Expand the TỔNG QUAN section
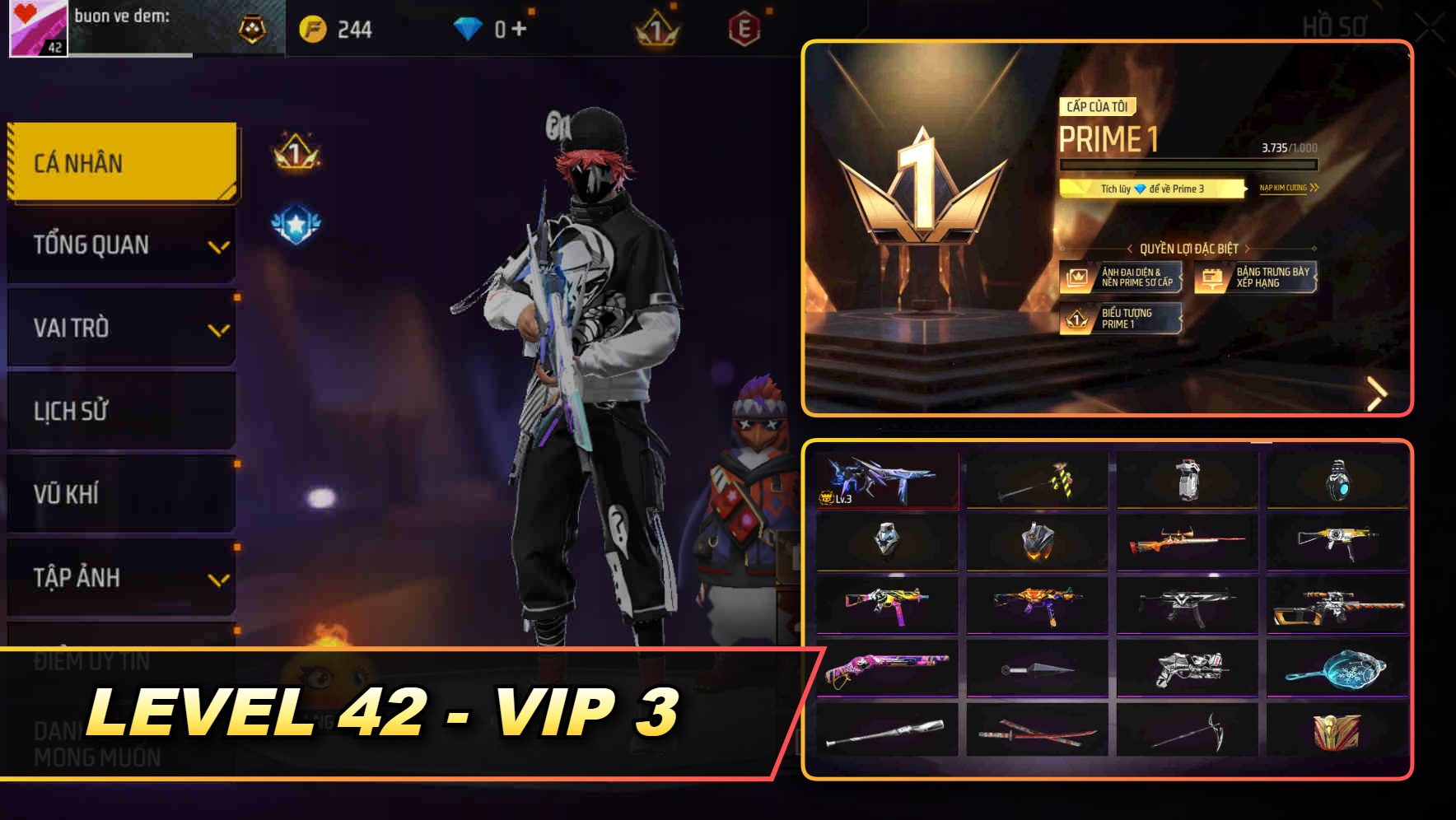 click(120, 245)
